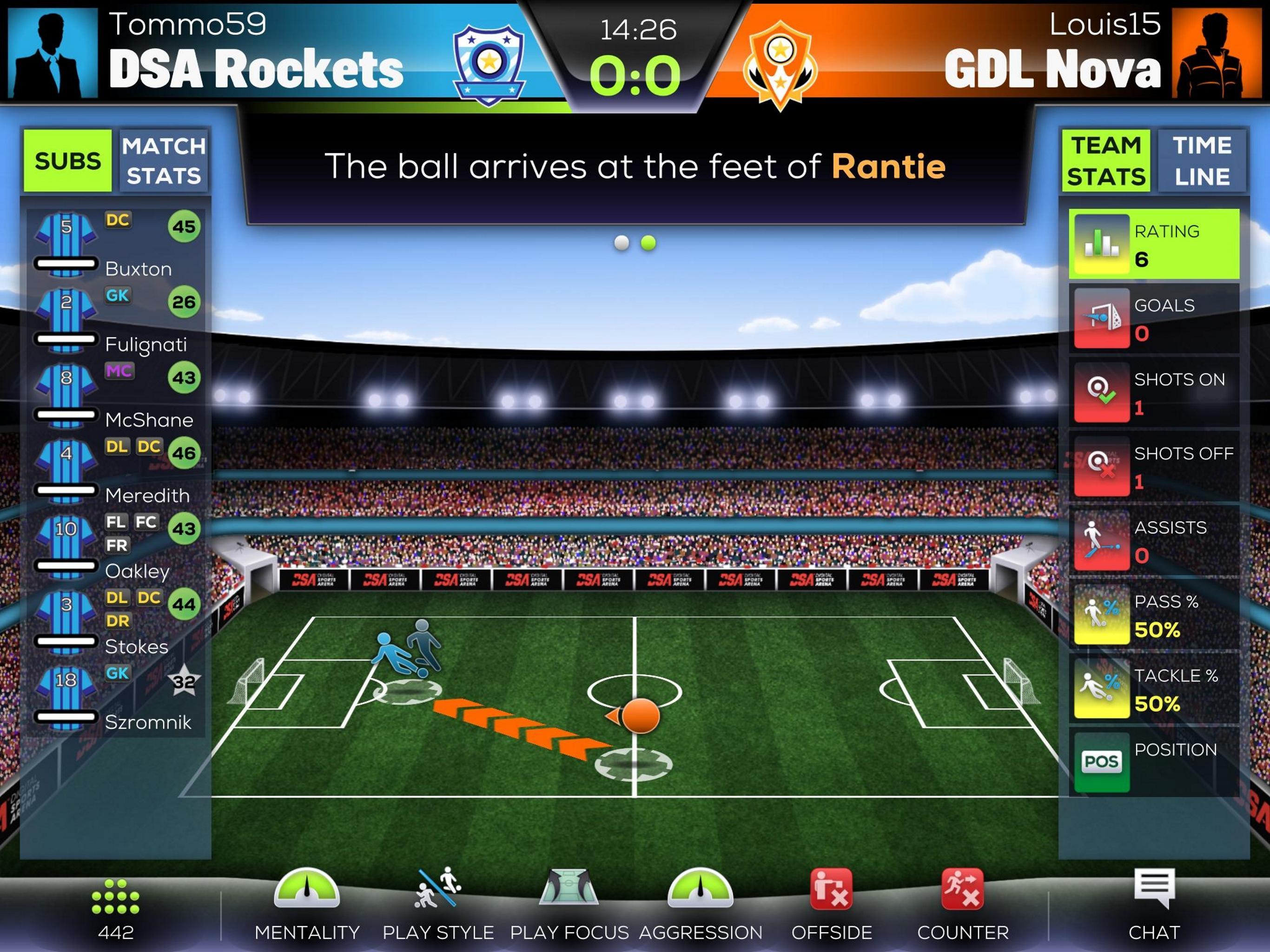
Task: Open the Aggression gauge control
Action: [701, 904]
